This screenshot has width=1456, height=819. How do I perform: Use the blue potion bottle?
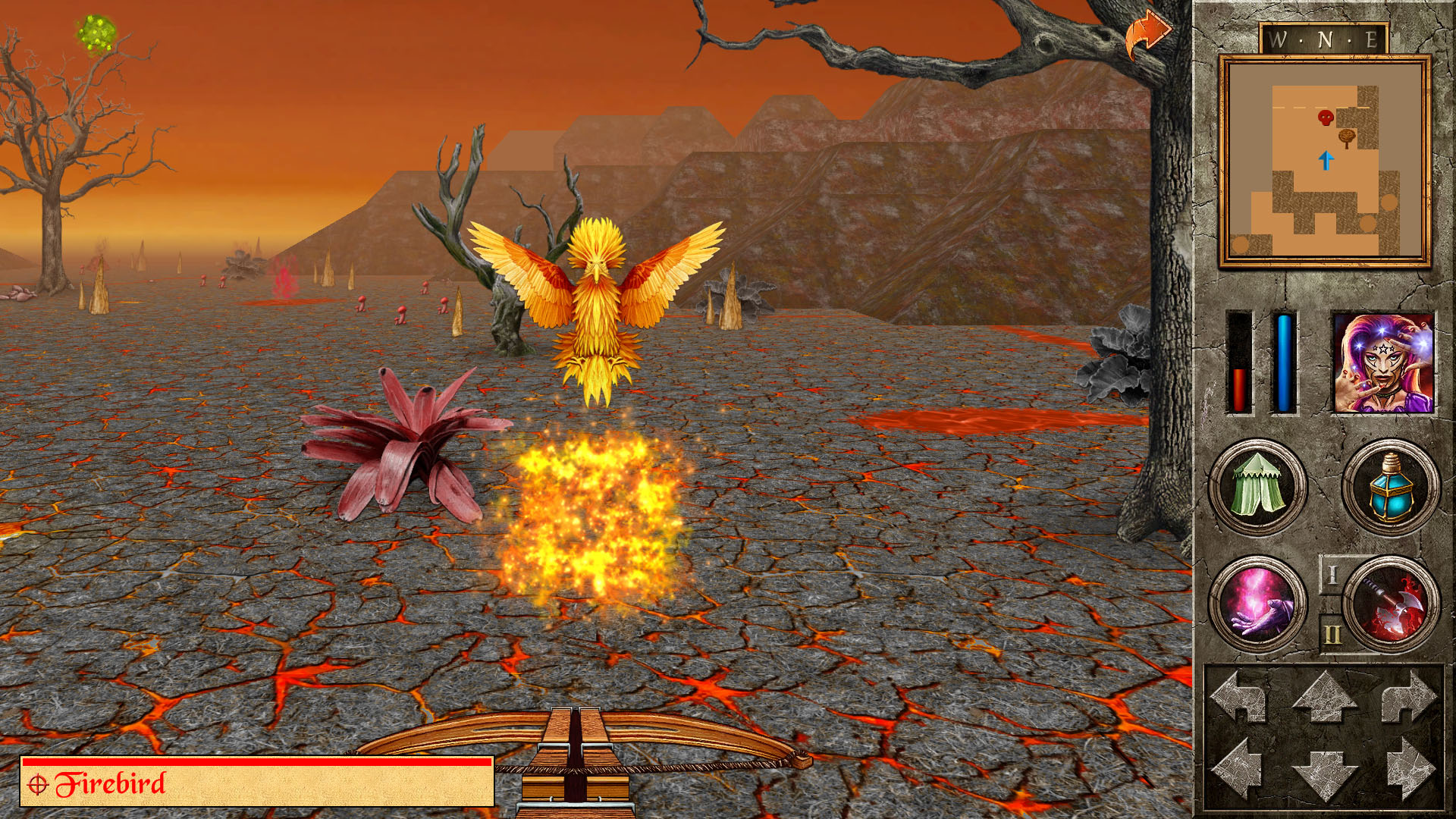tap(1391, 487)
